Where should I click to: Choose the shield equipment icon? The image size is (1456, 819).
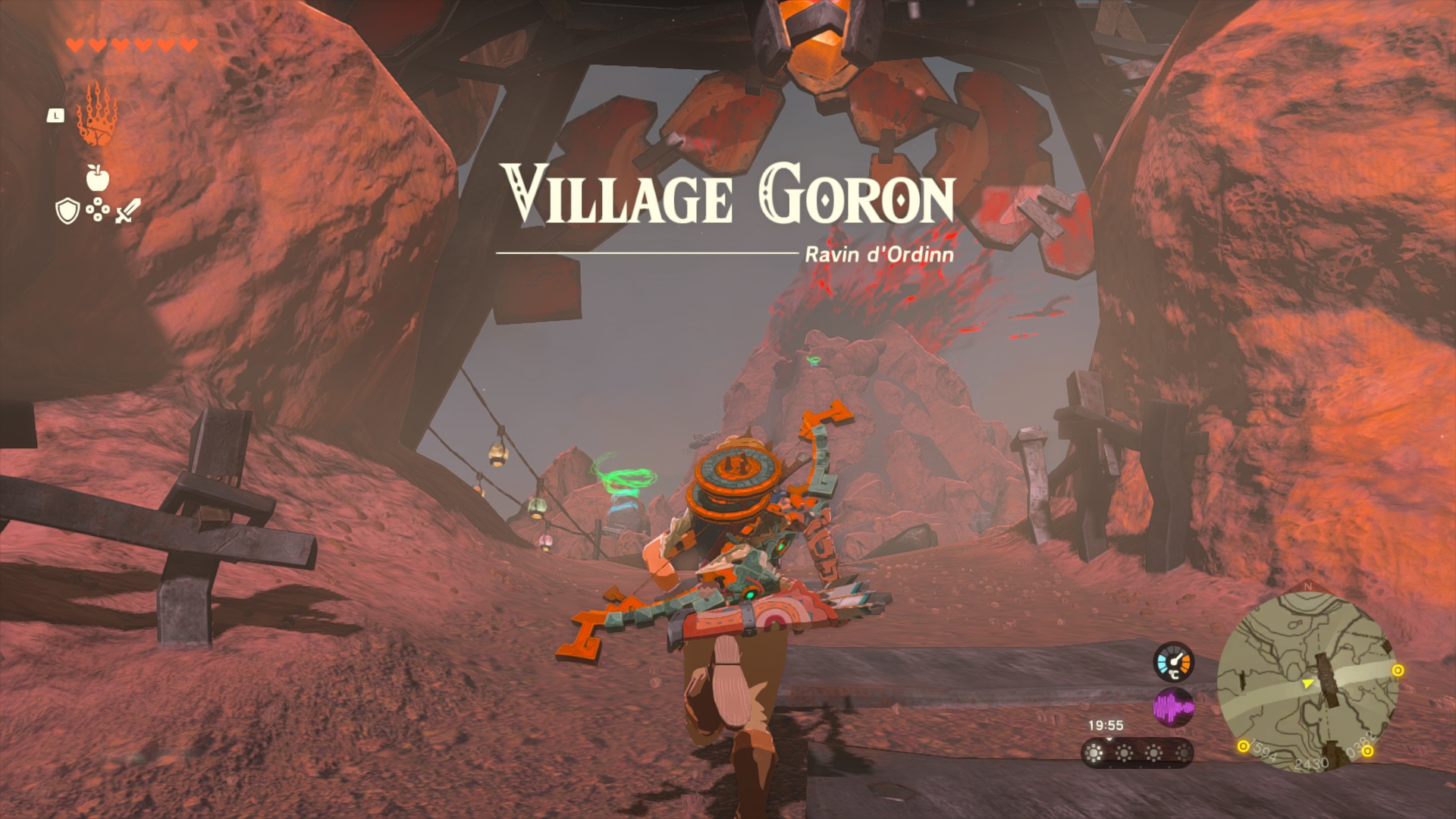[67, 211]
